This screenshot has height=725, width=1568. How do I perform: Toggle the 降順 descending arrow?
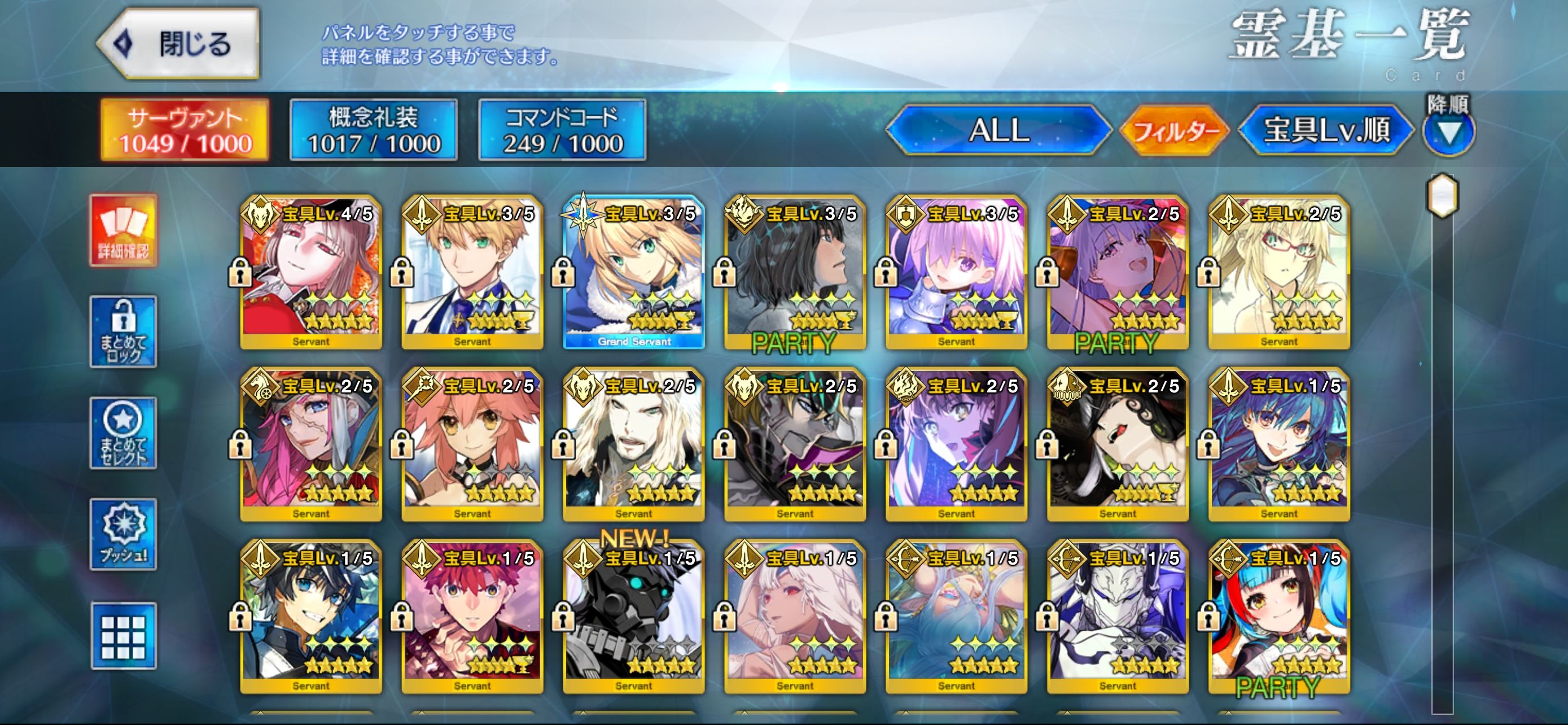coord(1449,132)
